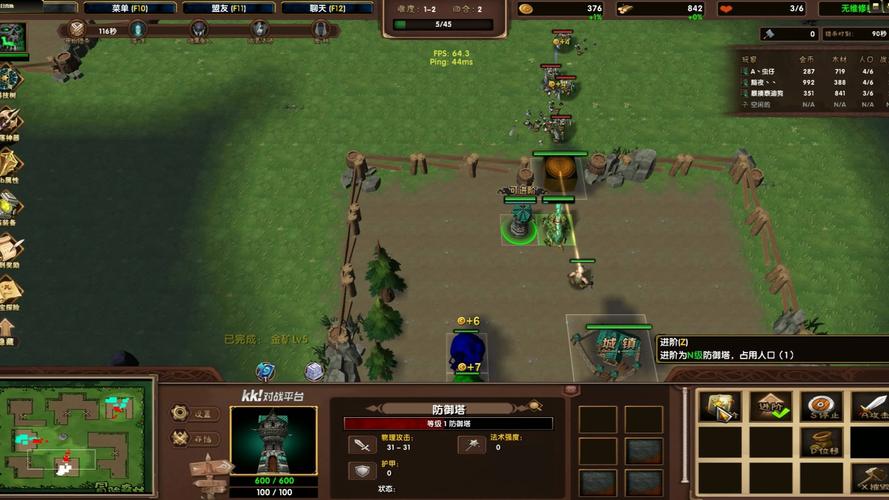889x500 pixels.
Task: Click the armor shield icon in stats
Action: pos(361,471)
